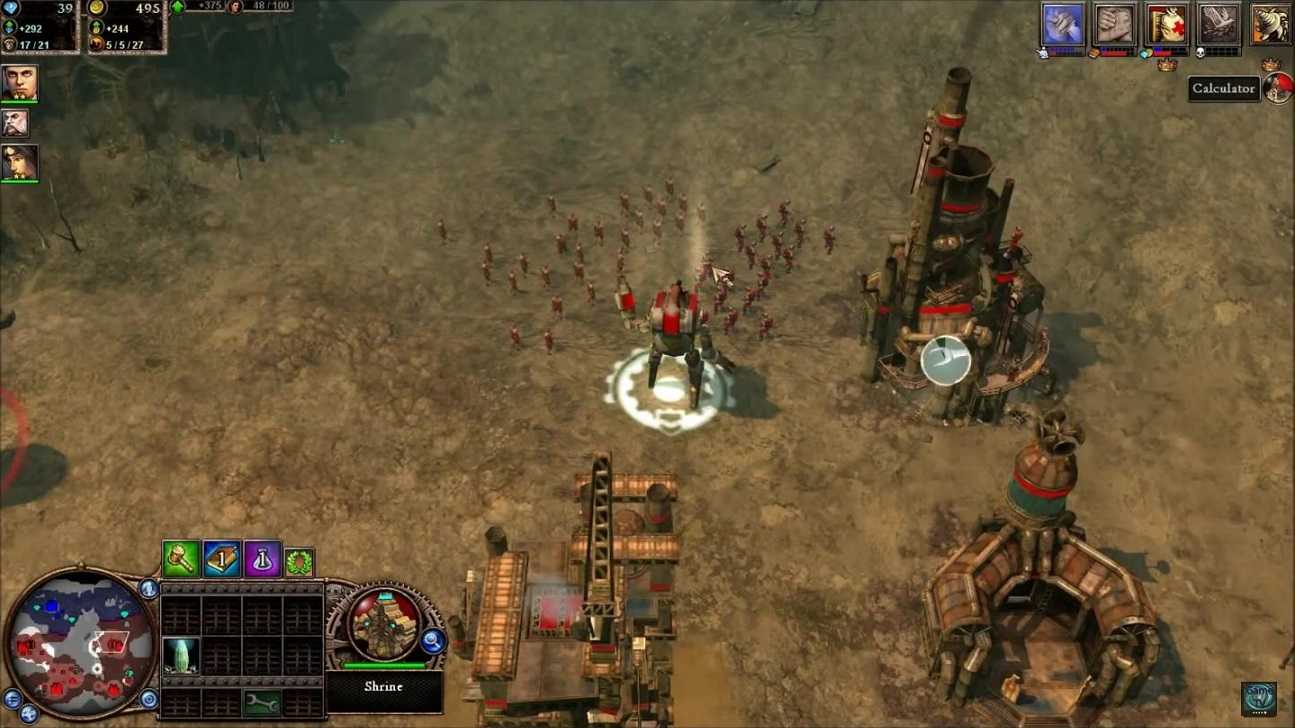Activate the glowing crystal ability slot
Image resolution: width=1295 pixels, height=728 pixels.
pyautogui.click(x=181, y=656)
